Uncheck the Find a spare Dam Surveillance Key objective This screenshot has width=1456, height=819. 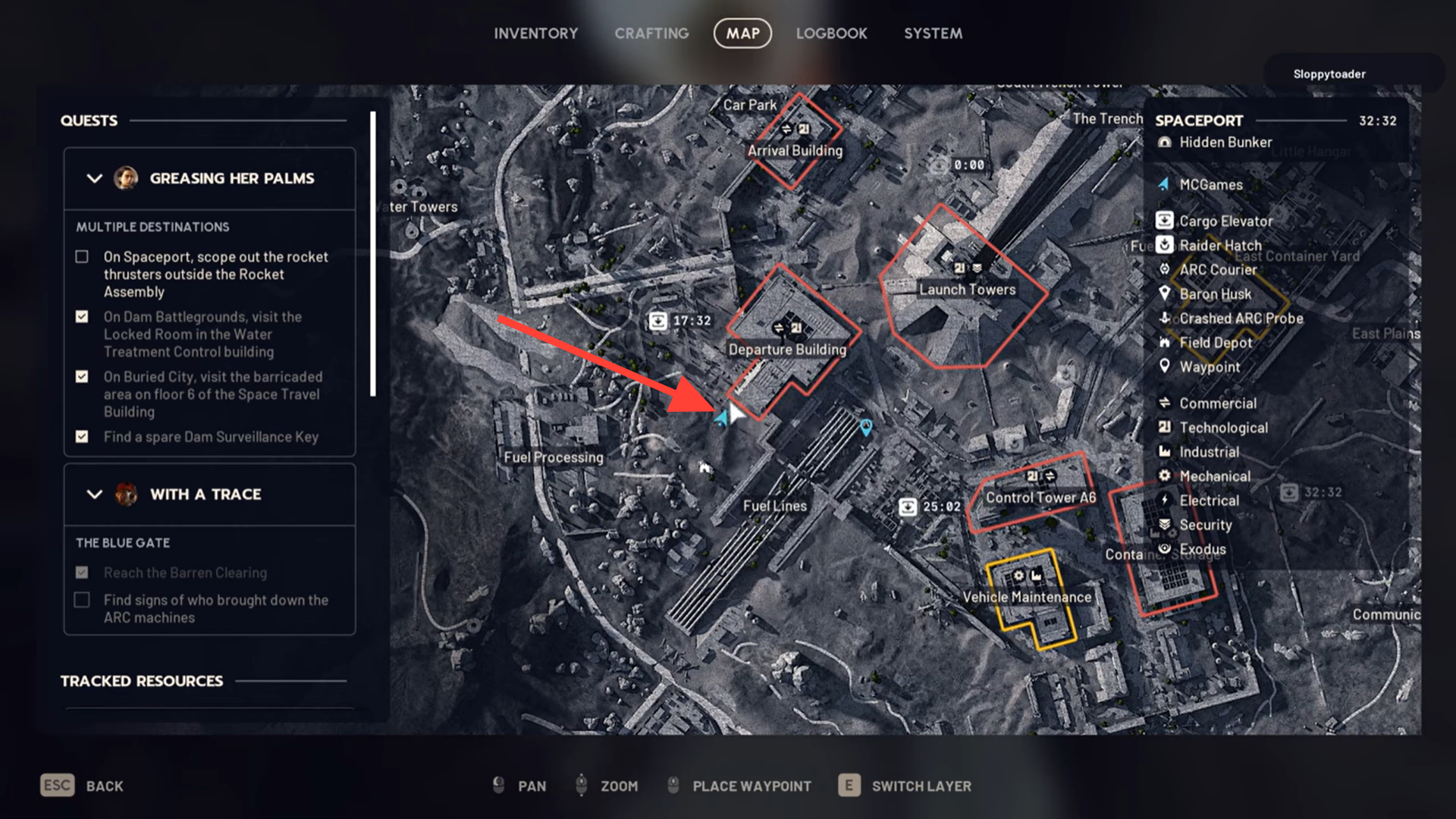tap(81, 437)
